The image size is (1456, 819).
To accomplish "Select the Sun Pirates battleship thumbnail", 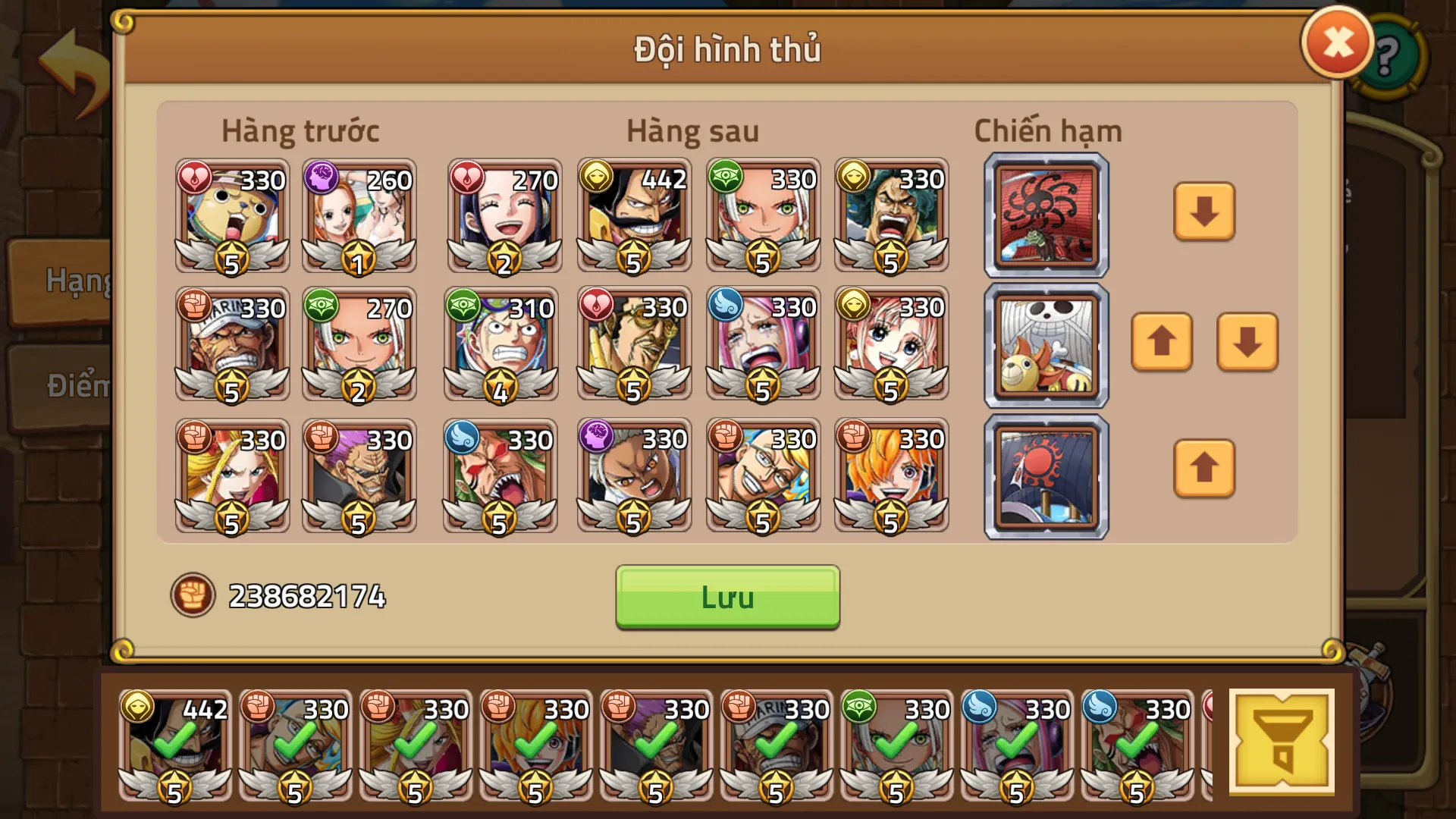I will [x=1046, y=476].
